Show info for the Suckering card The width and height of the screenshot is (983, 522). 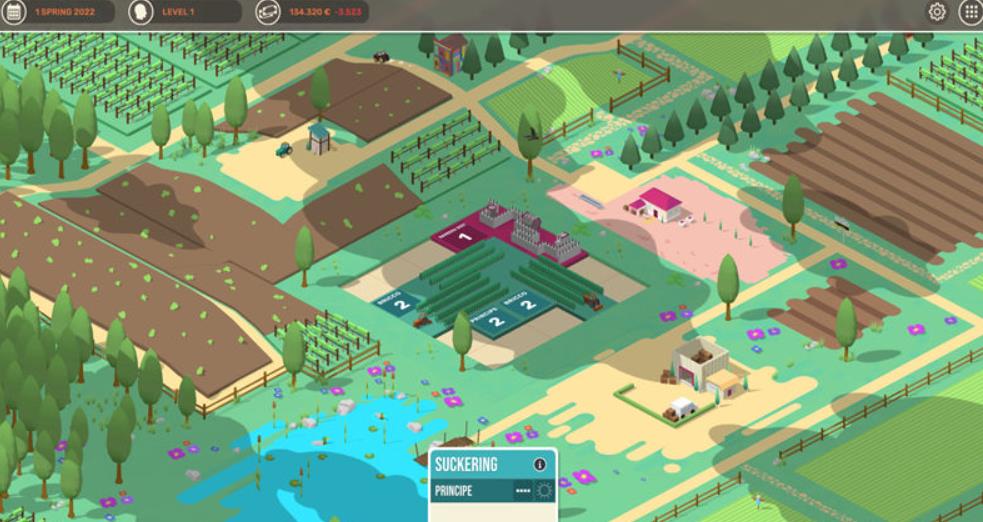pyautogui.click(x=540, y=464)
